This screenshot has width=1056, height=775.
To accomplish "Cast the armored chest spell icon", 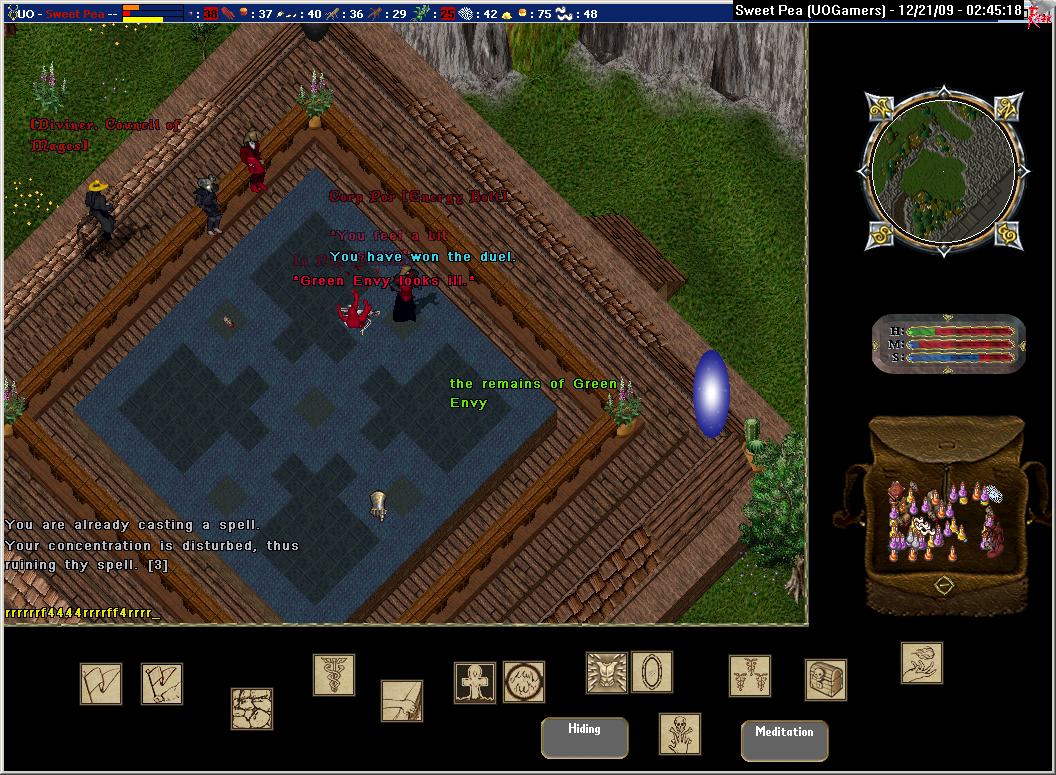I will [606, 672].
